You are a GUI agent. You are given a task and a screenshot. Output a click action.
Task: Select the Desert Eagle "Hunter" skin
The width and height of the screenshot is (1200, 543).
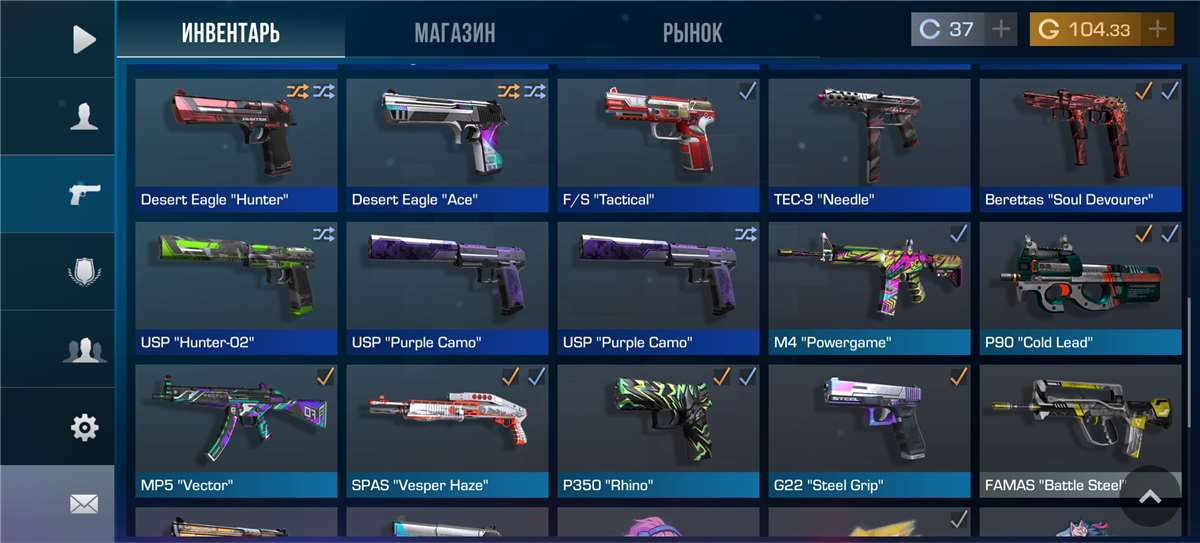click(x=237, y=140)
